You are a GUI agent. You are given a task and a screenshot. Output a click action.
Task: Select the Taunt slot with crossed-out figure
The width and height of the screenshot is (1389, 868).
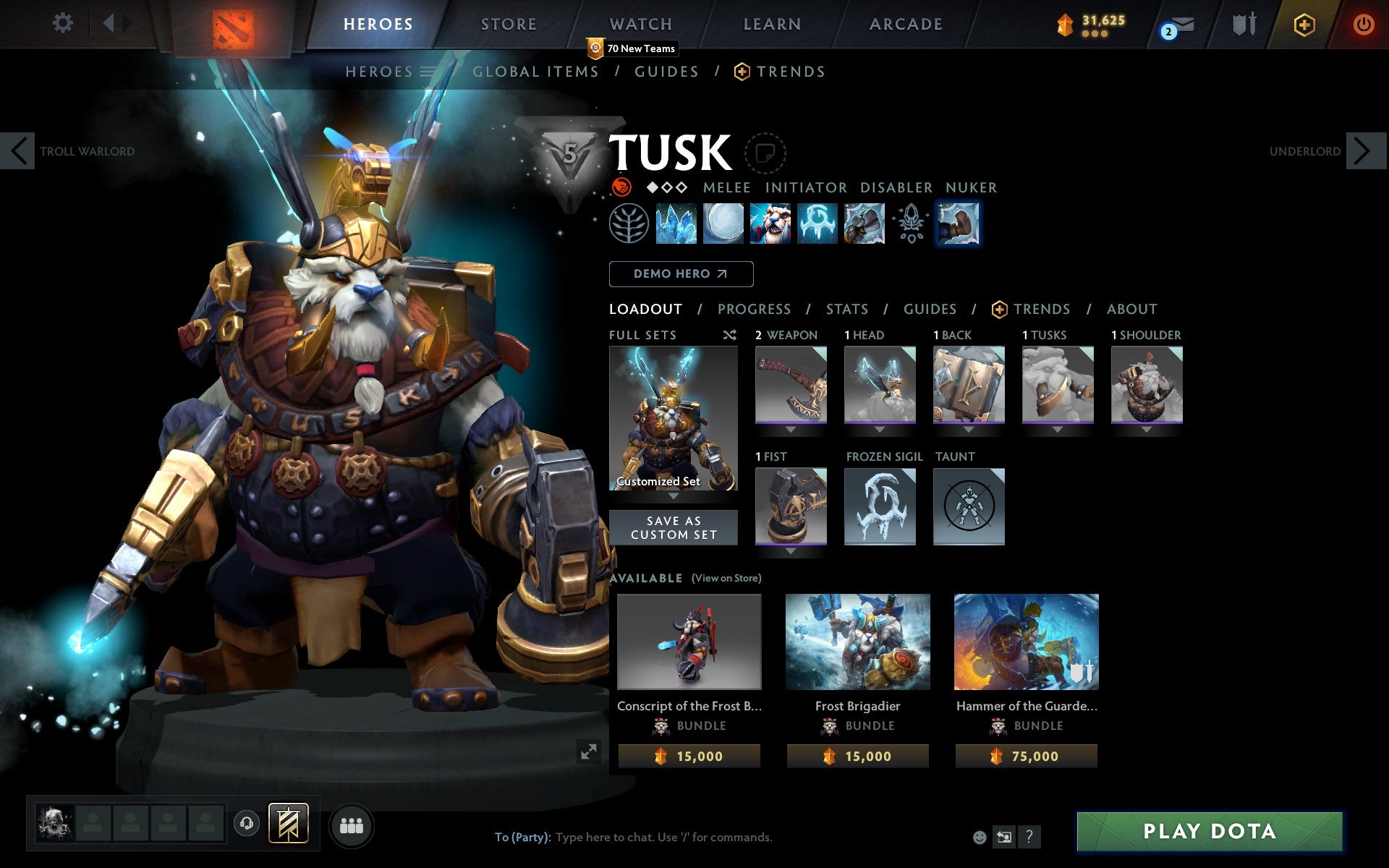coord(968,506)
